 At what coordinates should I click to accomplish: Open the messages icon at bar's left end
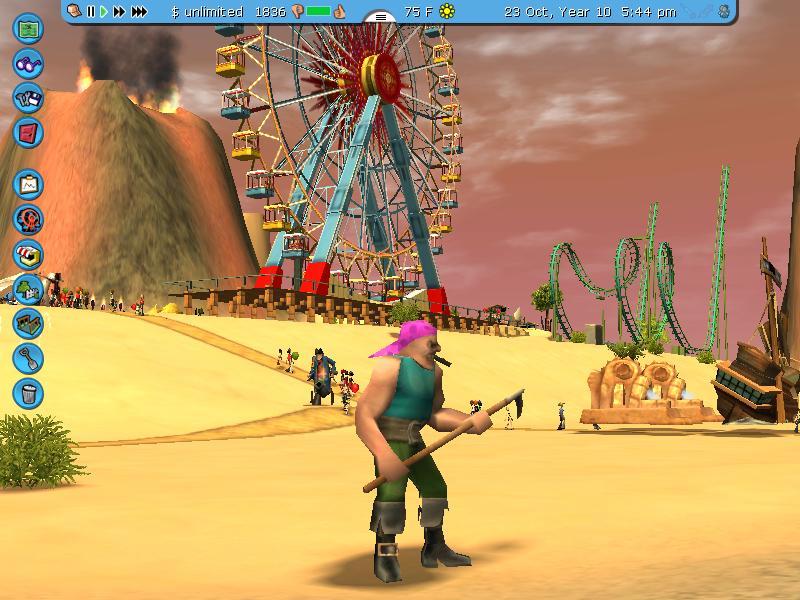[75, 12]
